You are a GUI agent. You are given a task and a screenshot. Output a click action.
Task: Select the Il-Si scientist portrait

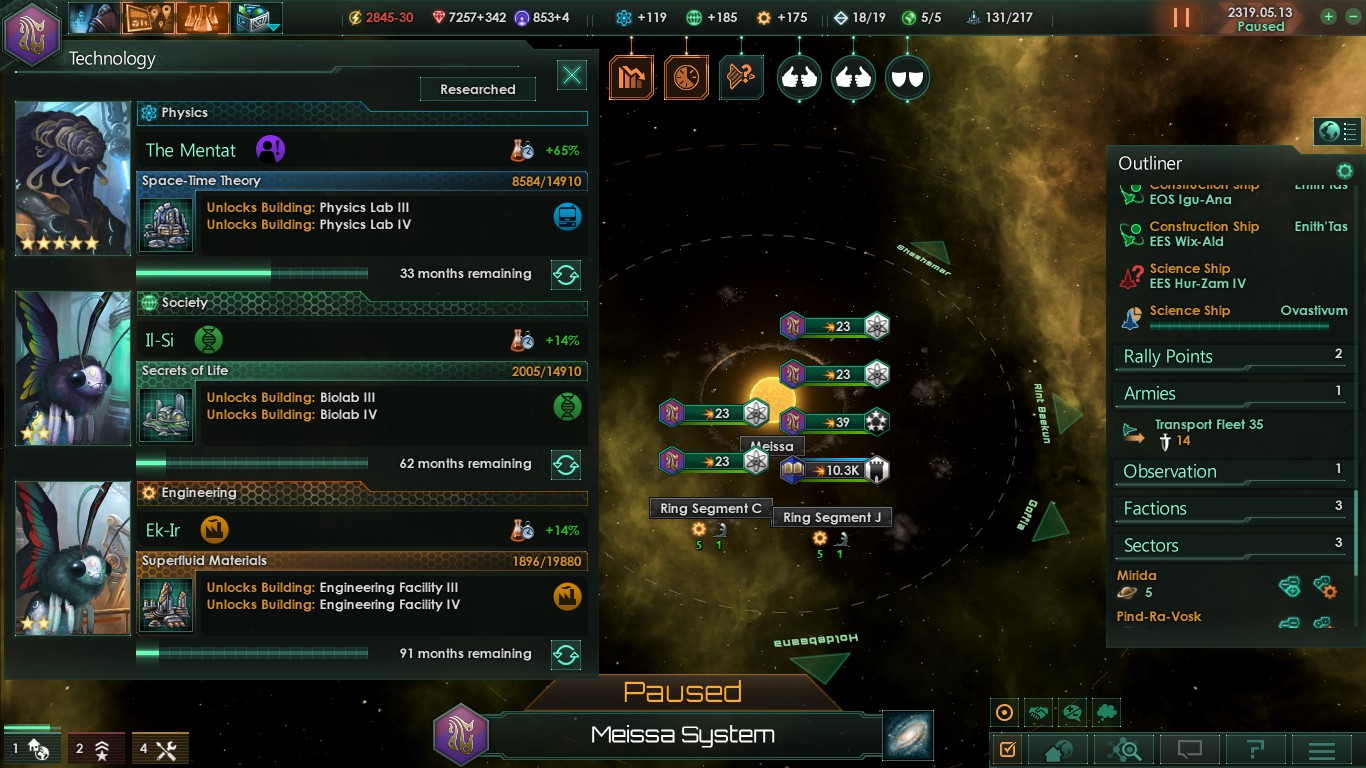73,368
